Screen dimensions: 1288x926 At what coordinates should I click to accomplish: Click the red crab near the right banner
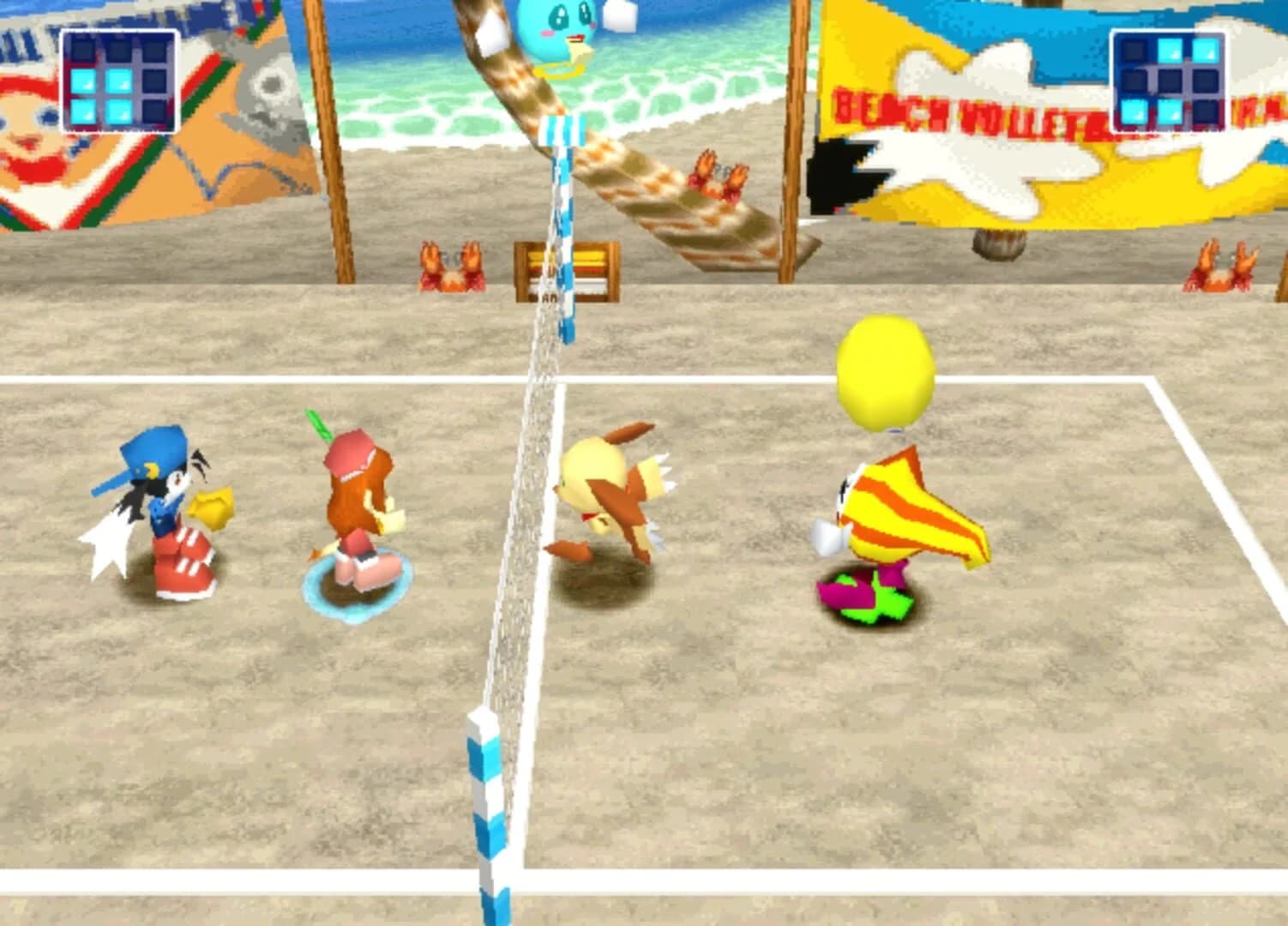(1218, 262)
